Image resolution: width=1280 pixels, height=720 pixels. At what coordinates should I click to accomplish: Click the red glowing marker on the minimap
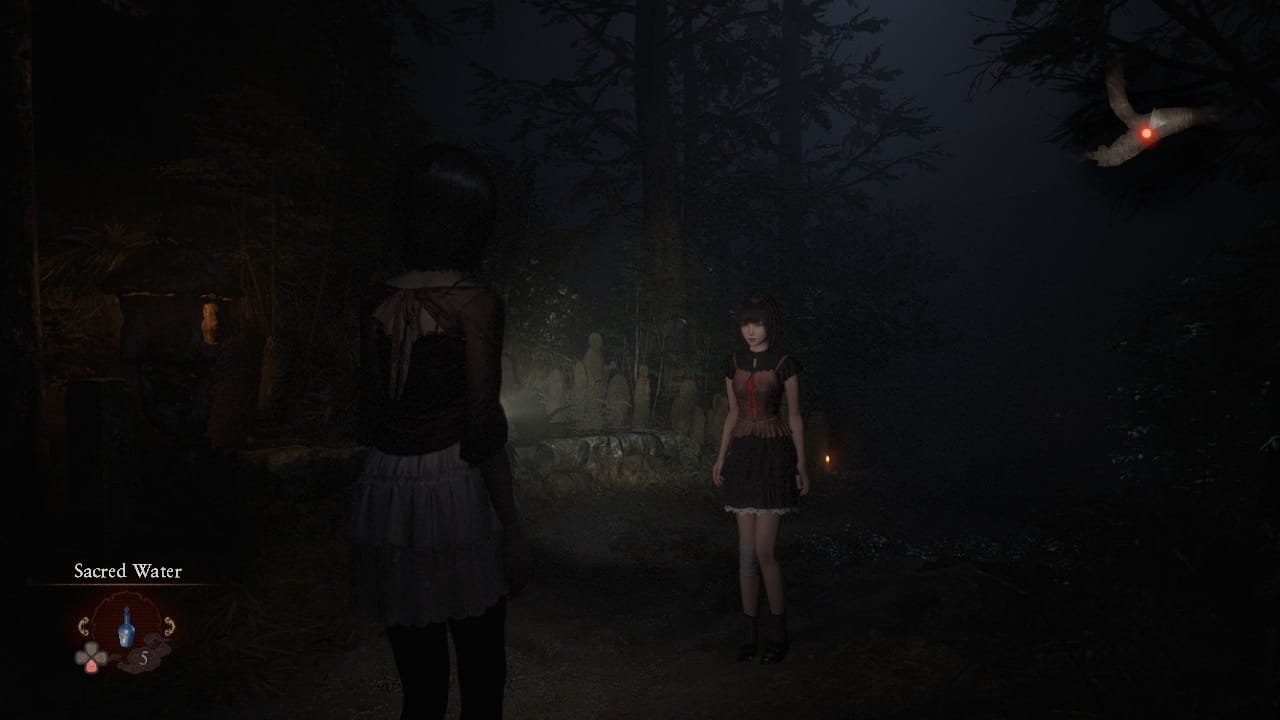[1146, 133]
